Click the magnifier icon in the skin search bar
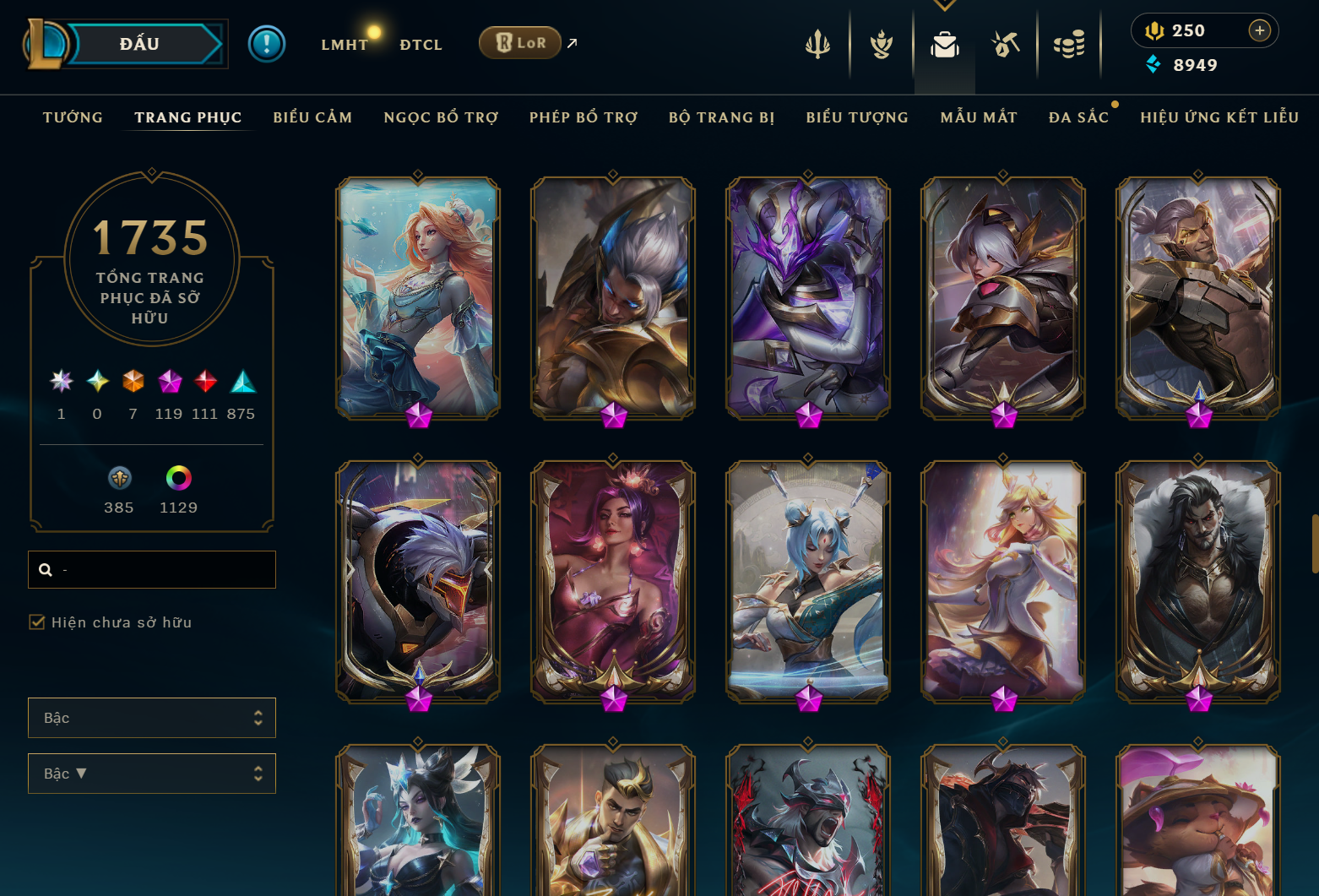 [x=46, y=570]
